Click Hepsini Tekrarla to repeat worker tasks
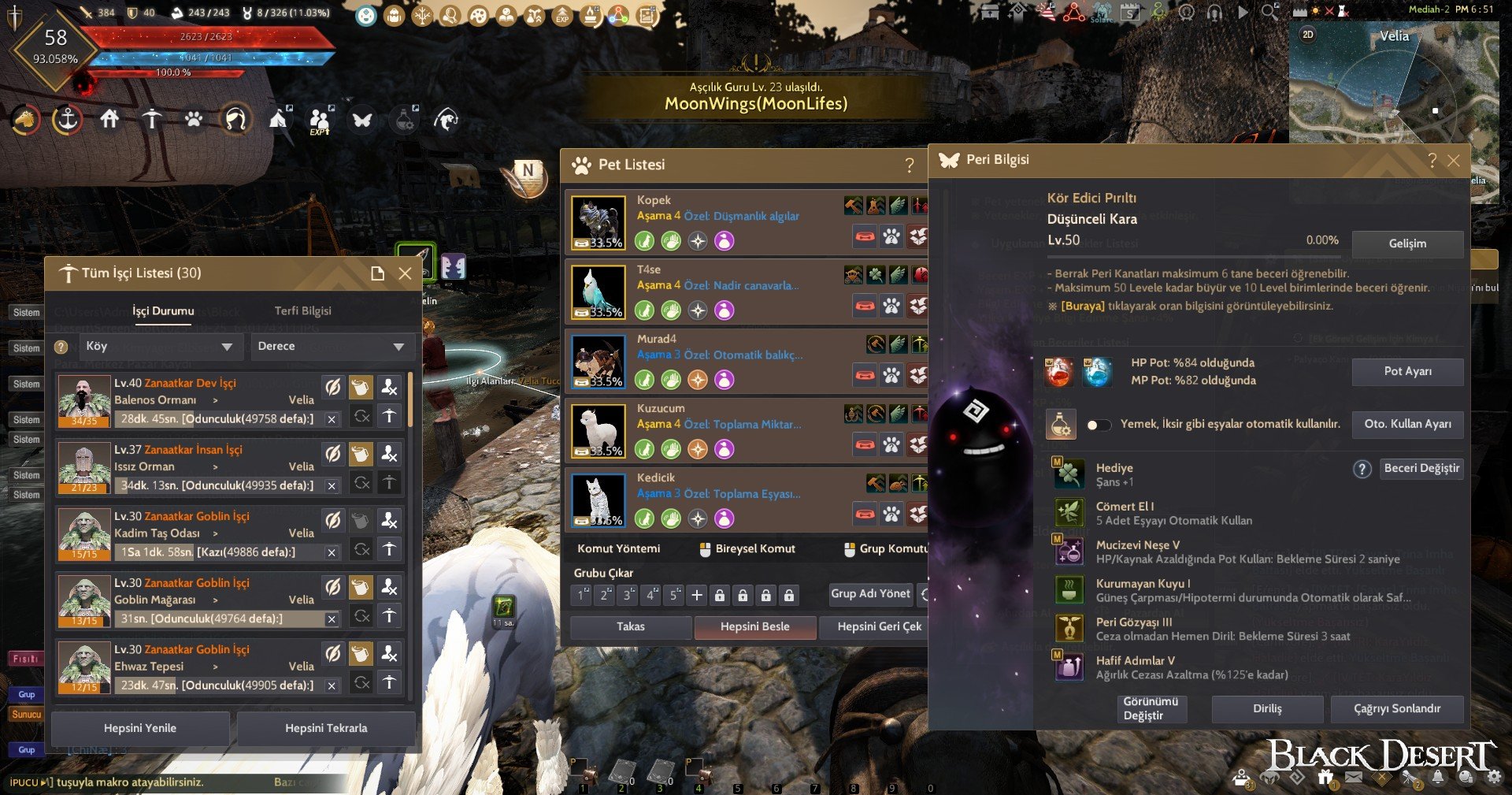 326,729
